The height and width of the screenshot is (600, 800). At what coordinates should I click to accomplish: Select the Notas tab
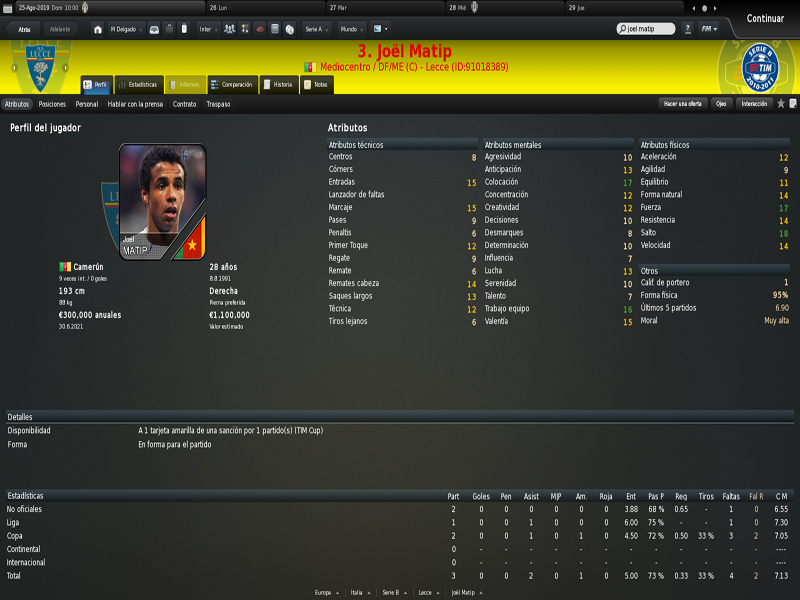tap(316, 85)
